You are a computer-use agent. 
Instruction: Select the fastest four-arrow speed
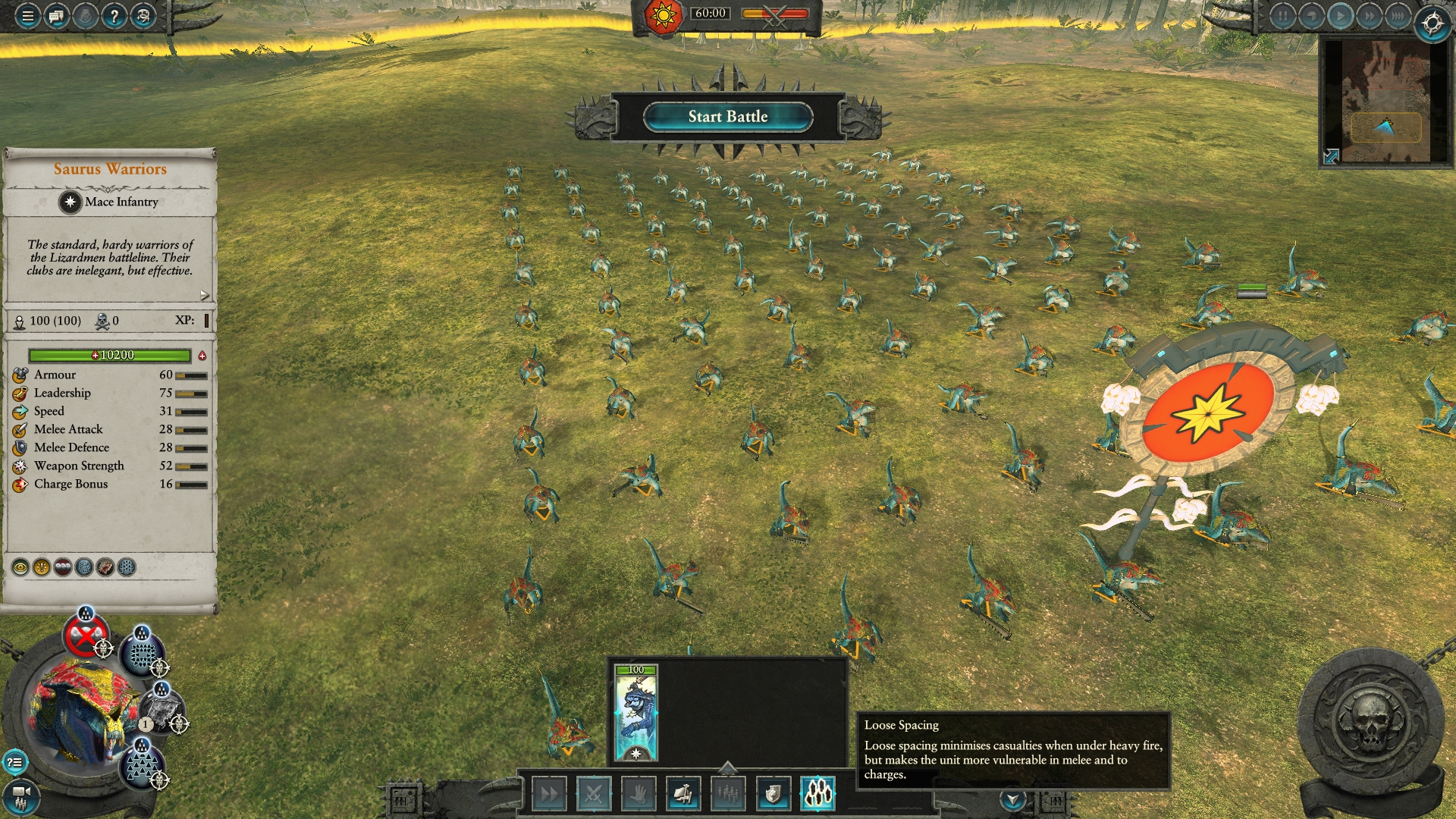coord(1398,16)
